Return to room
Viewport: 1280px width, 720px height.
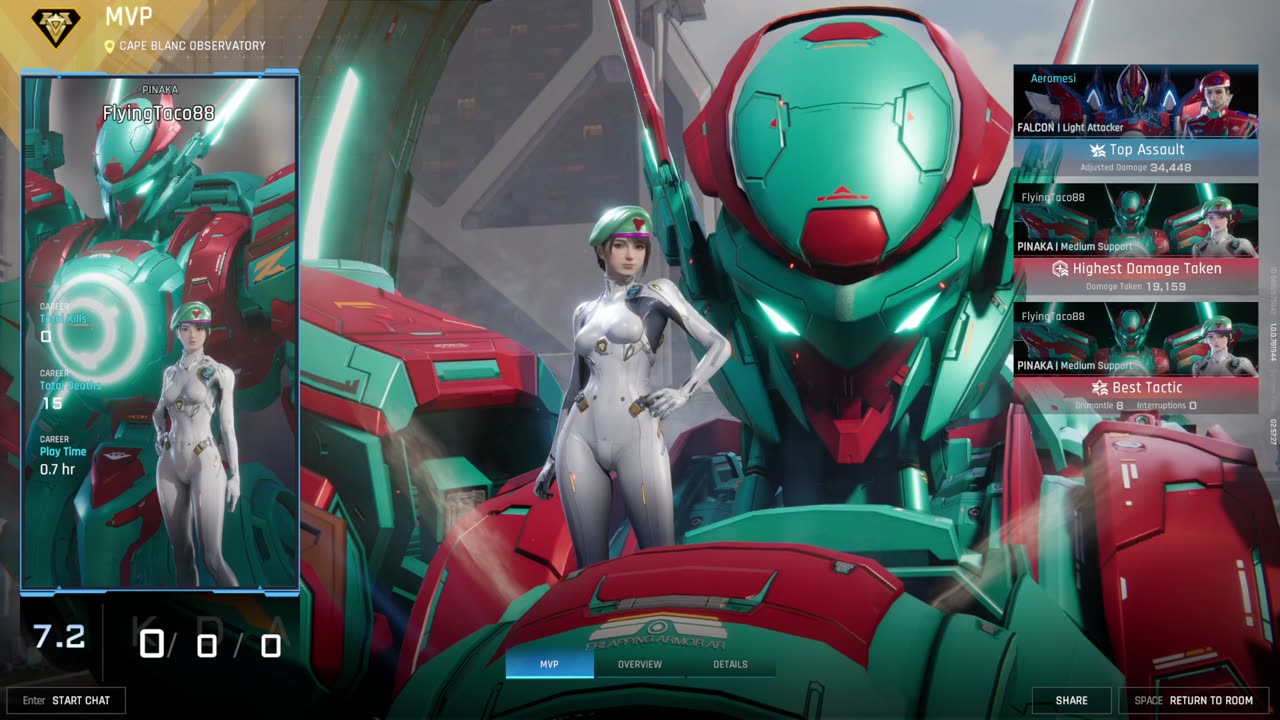click(x=1194, y=700)
